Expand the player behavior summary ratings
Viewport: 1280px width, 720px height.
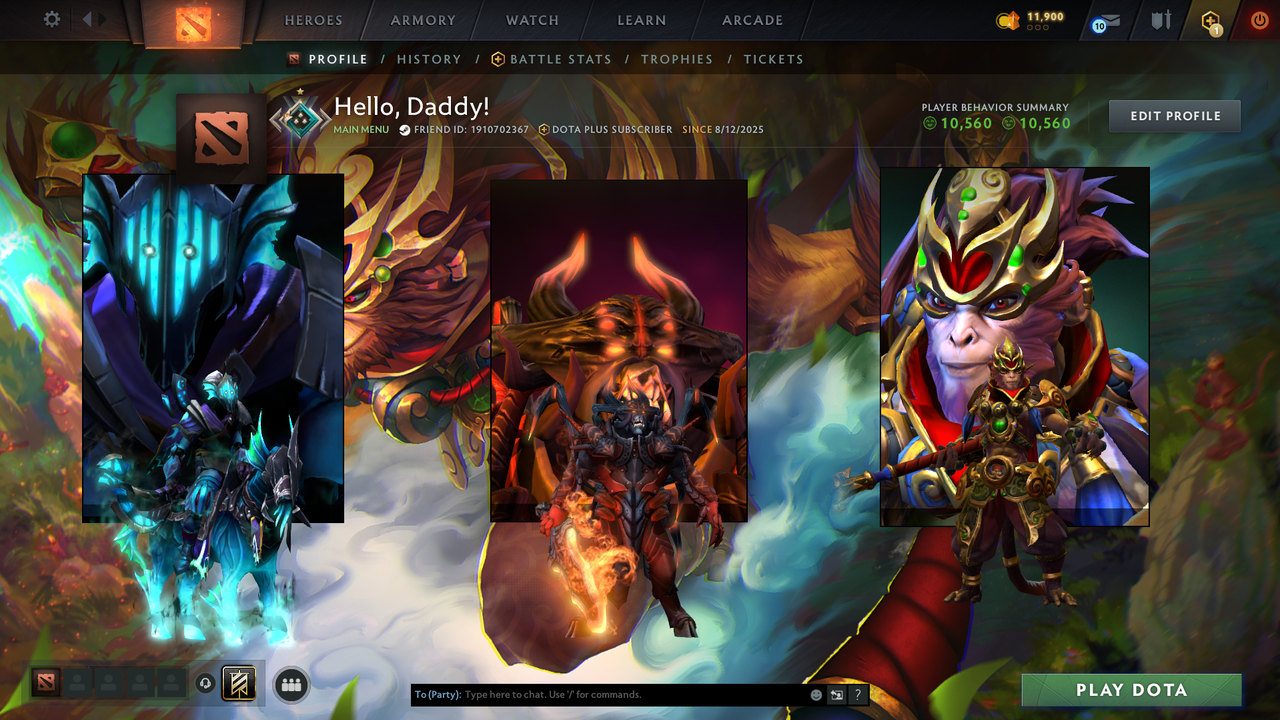coord(995,122)
